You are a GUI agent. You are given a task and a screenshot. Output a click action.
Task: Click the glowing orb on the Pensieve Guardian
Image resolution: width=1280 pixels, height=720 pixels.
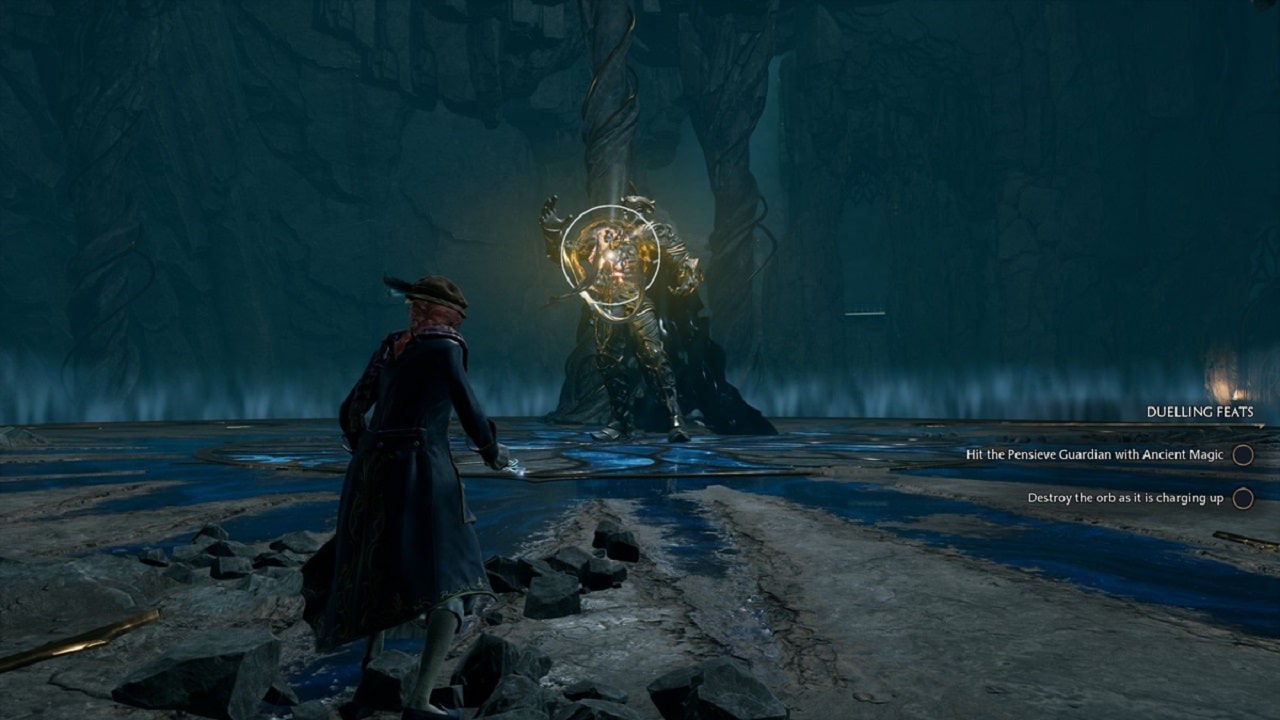pyautogui.click(x=610, y=255)
